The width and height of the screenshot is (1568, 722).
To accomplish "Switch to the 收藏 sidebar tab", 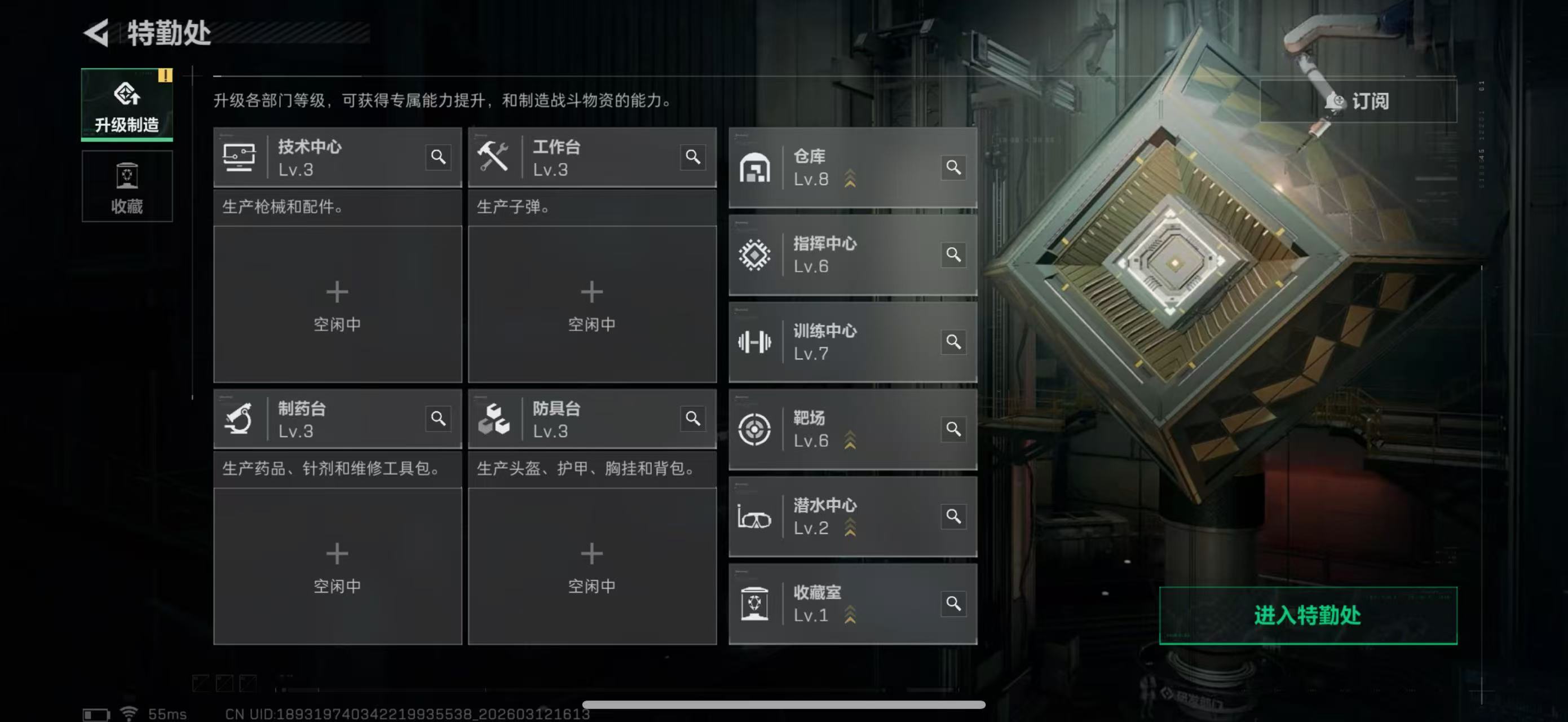I will 127,186.
